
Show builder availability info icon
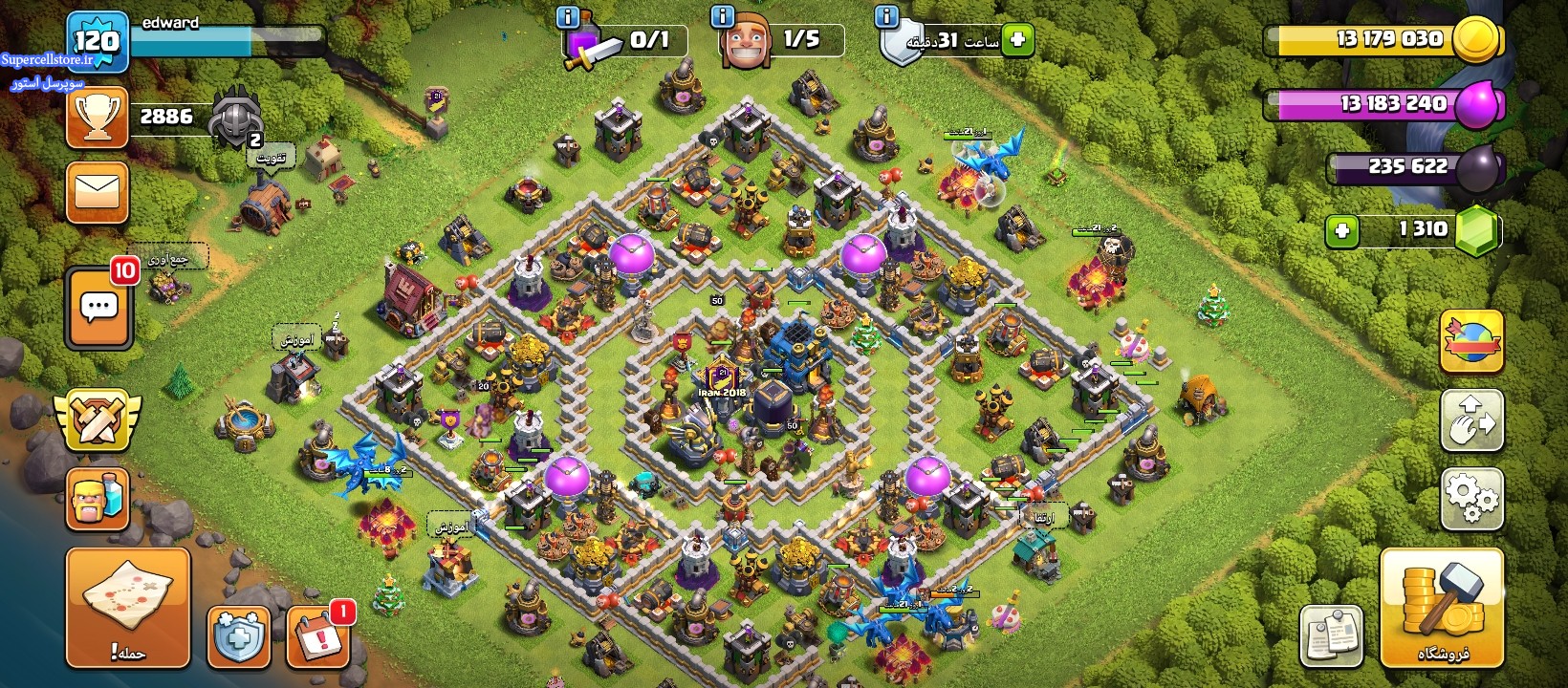coord(722,16)
